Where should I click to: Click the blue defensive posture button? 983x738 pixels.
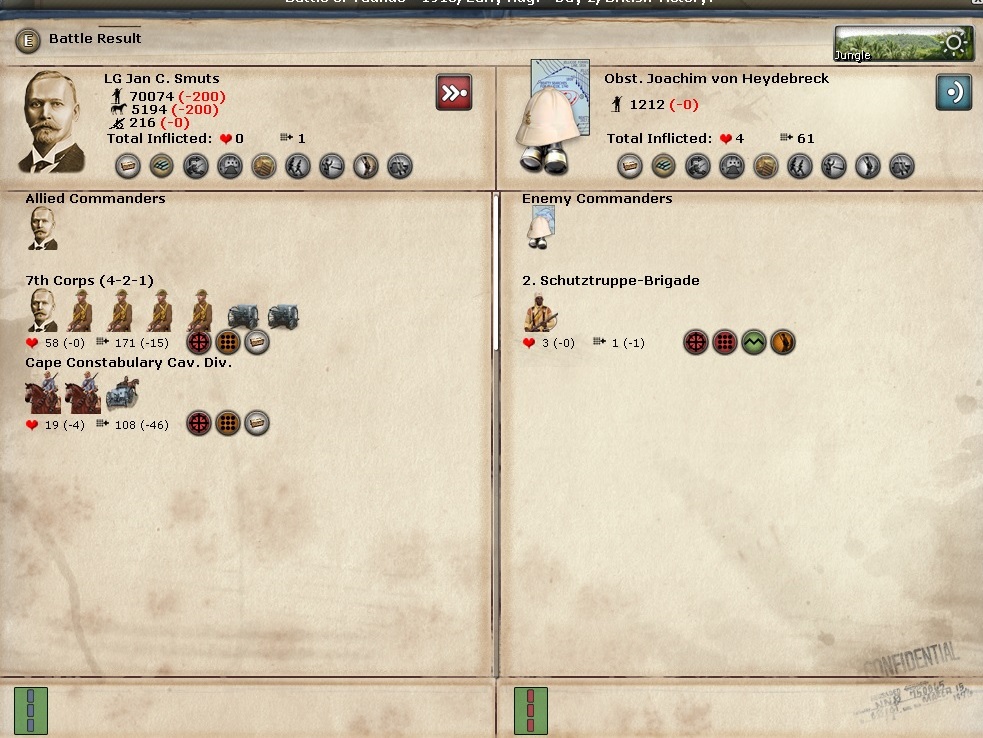(953, 92)
